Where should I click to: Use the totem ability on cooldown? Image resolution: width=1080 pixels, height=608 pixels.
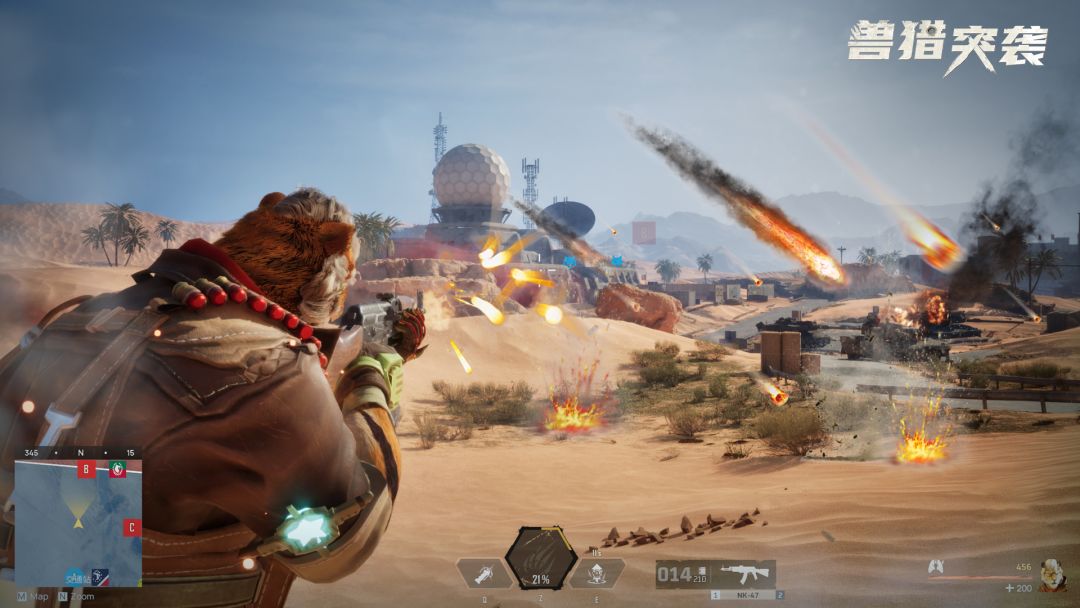(597, 573)
